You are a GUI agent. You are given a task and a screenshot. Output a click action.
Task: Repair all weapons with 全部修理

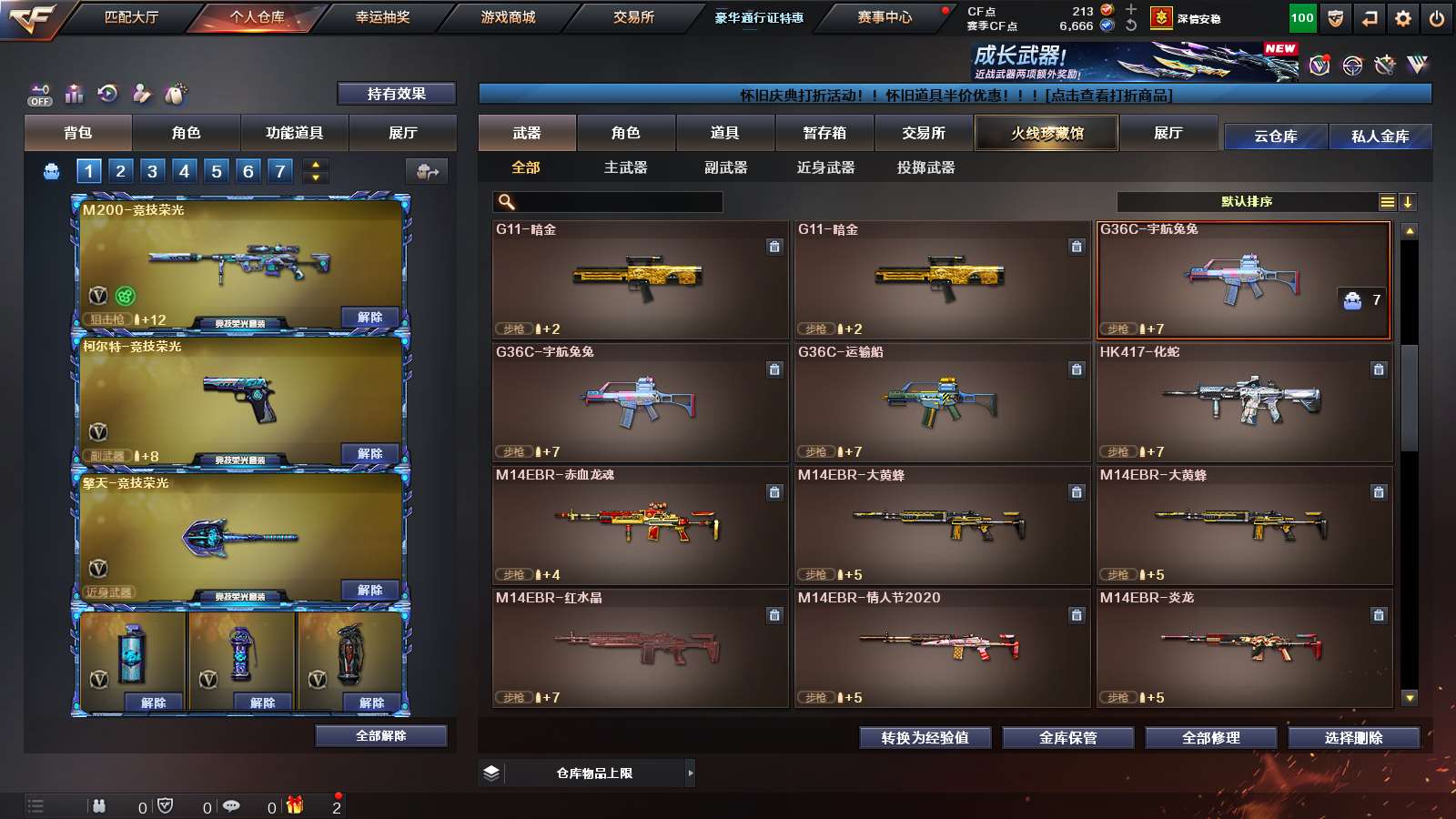pos(1210,738)
